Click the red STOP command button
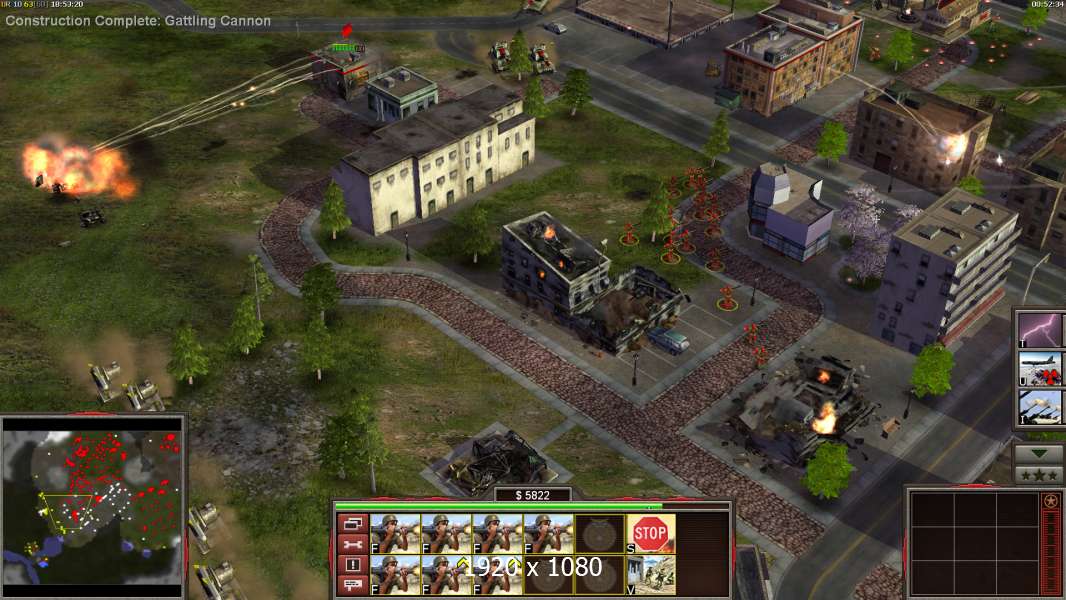1066x600 pixels. coord(650,533)
